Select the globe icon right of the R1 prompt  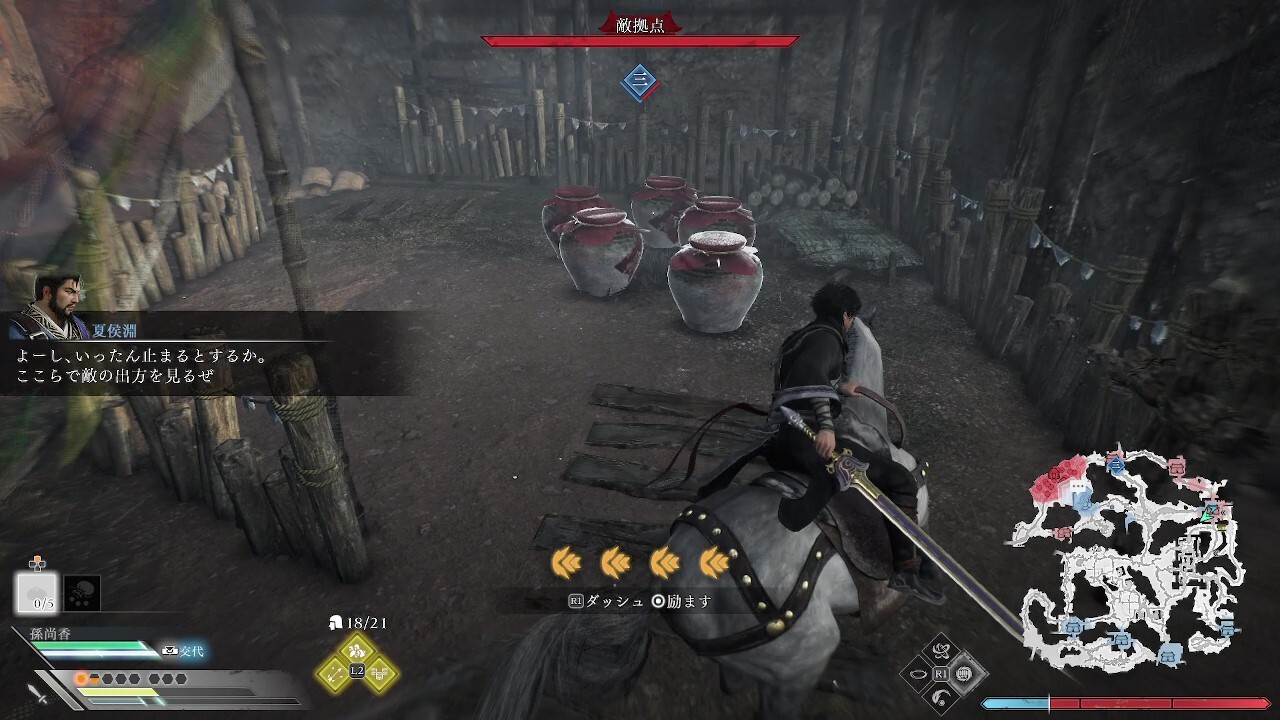click(x=964, y=672)
